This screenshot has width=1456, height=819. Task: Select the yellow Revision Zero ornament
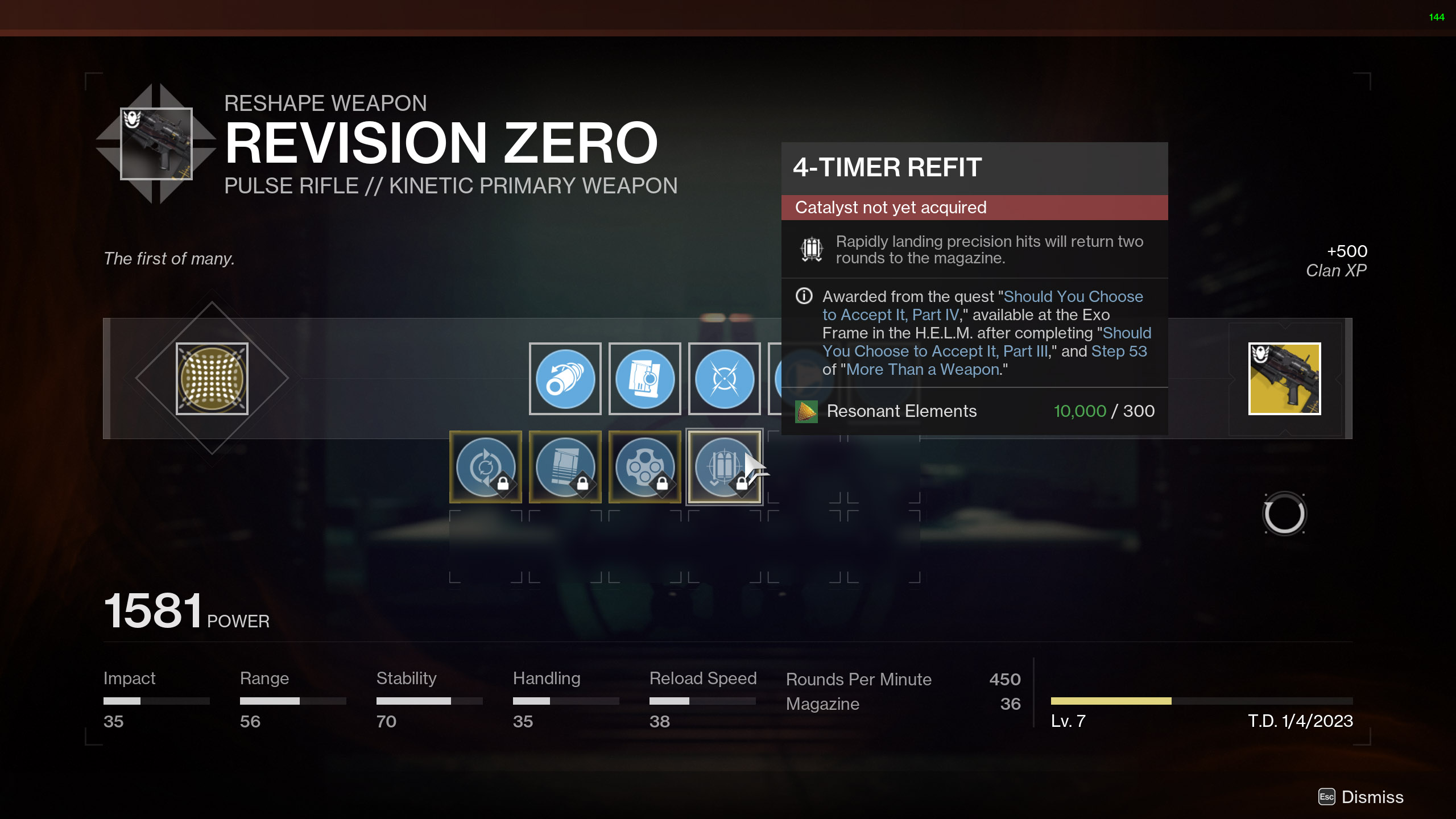point(1284,379)
